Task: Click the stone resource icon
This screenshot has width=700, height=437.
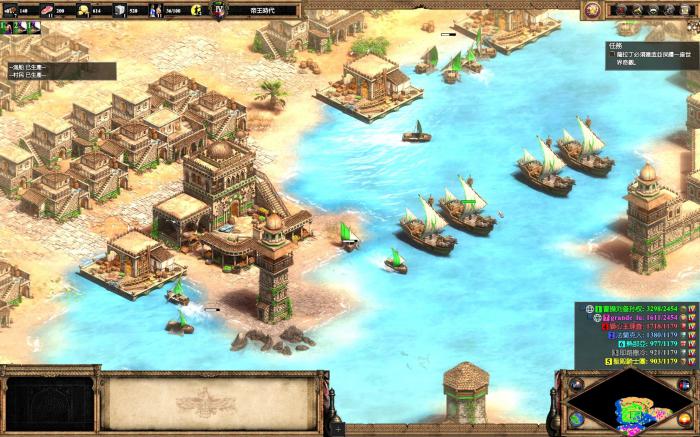Action: click(x=119, y=10)
